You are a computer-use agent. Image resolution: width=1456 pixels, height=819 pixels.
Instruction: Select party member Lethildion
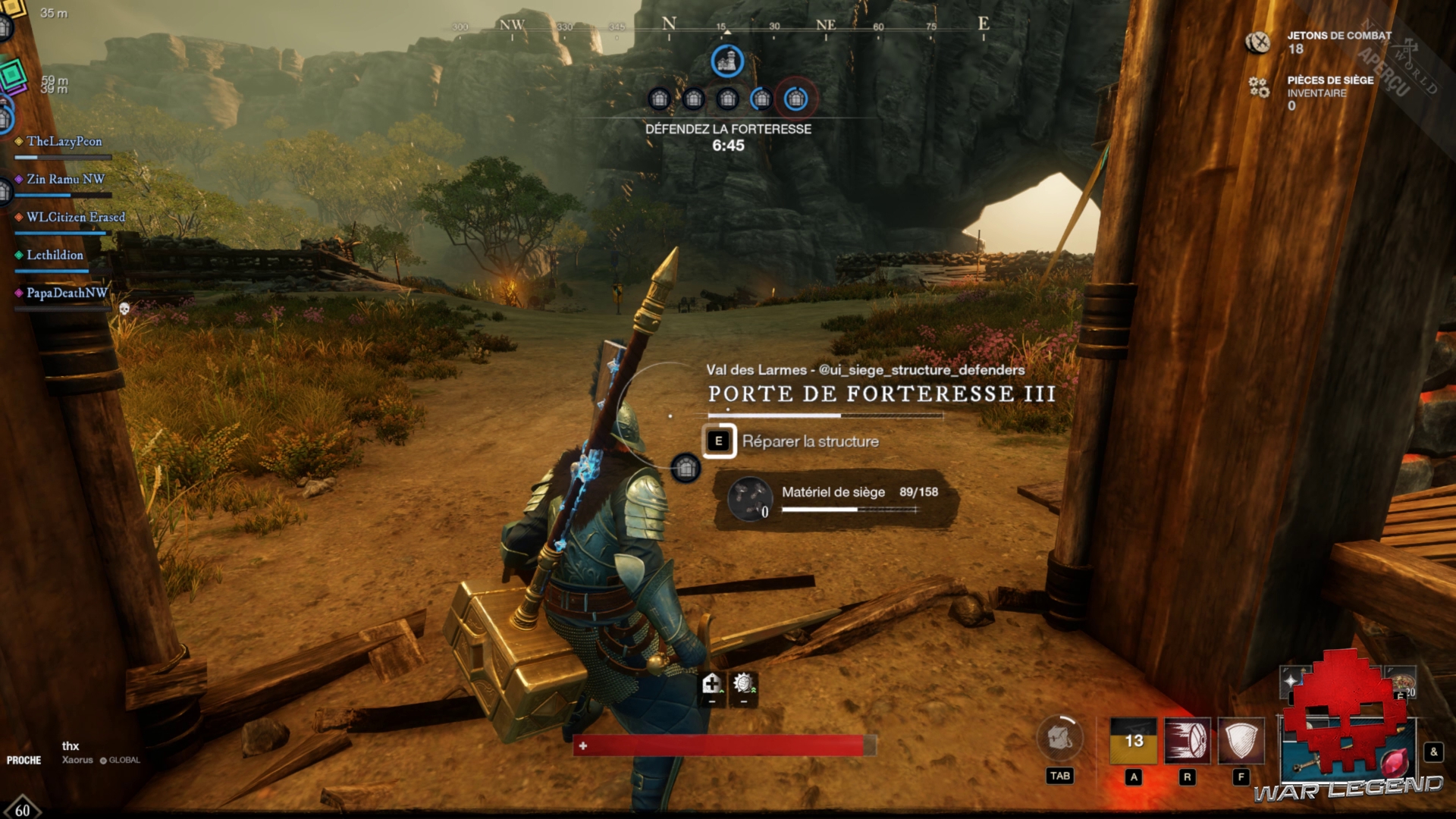[55, 256]
